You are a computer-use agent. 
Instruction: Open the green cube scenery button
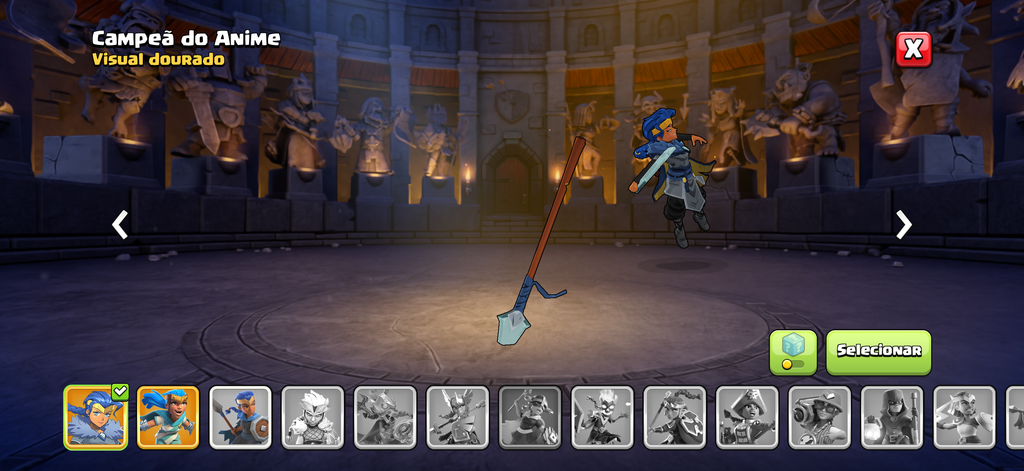click(x=793, y=352)
